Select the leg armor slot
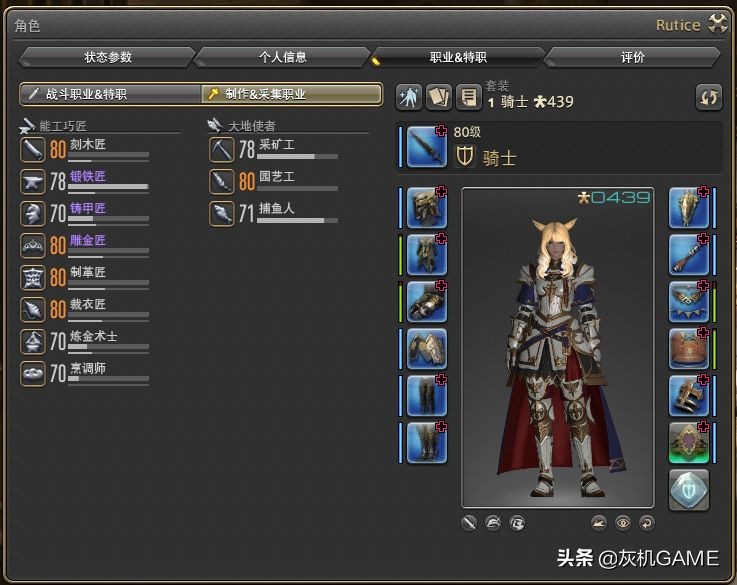 (x=427, y=396)
